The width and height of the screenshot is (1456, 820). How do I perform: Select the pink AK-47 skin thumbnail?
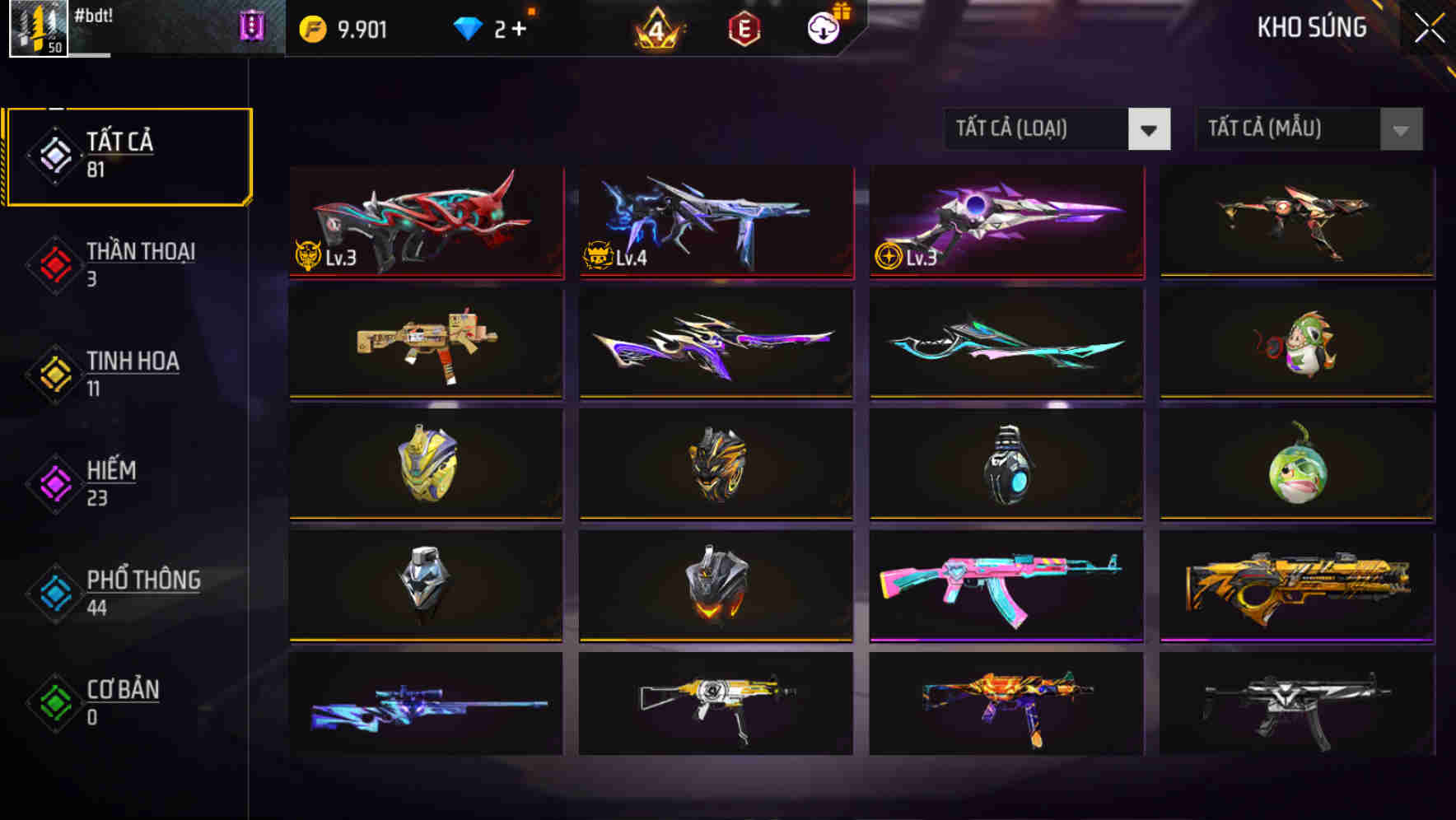pos(1005,586)
